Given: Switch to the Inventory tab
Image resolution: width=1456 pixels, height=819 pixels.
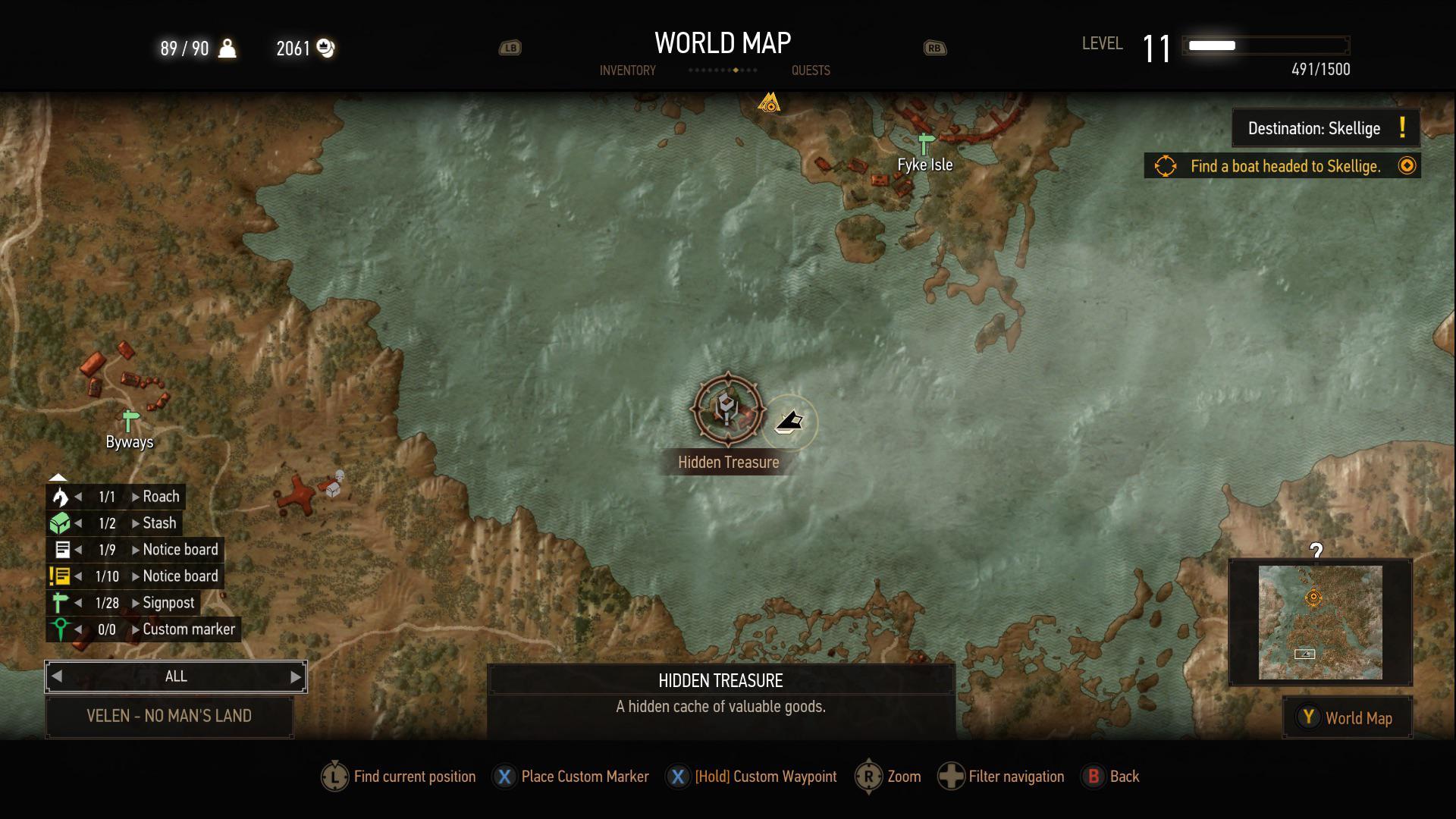Looking at the screenshot, I should (627, 71).
